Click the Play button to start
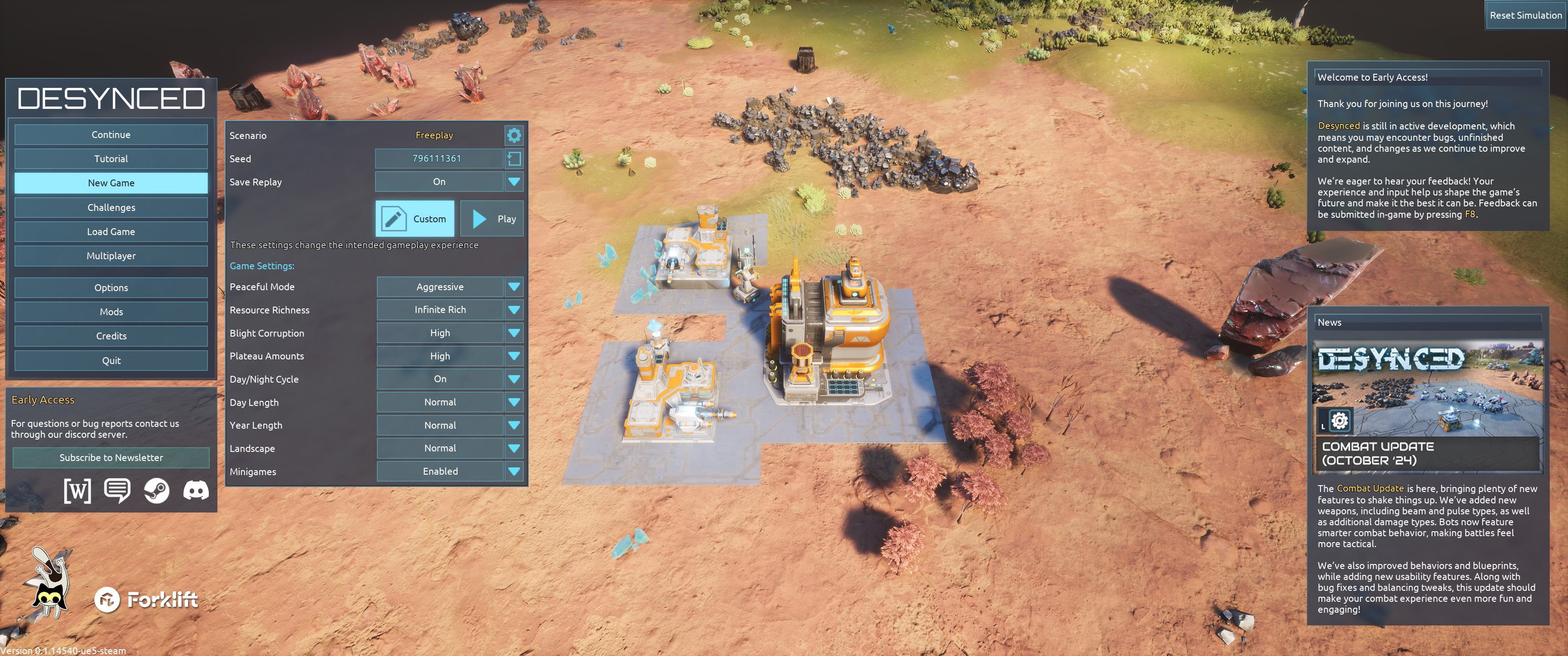 tap(492, 219)
